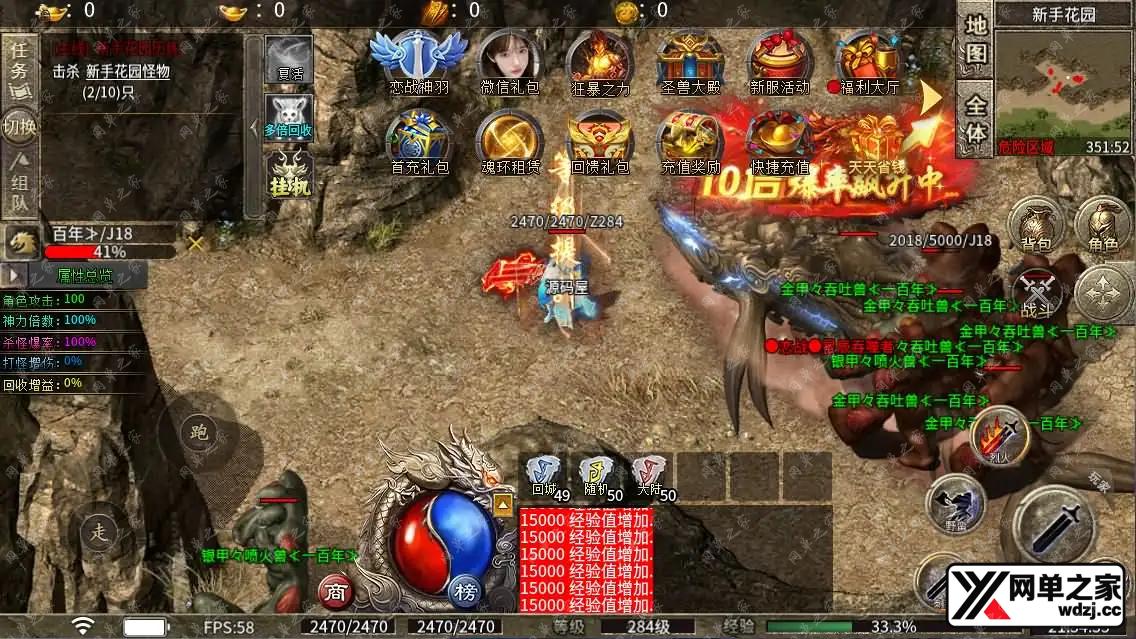Show the 榜 ranking board

click(466, 591)
